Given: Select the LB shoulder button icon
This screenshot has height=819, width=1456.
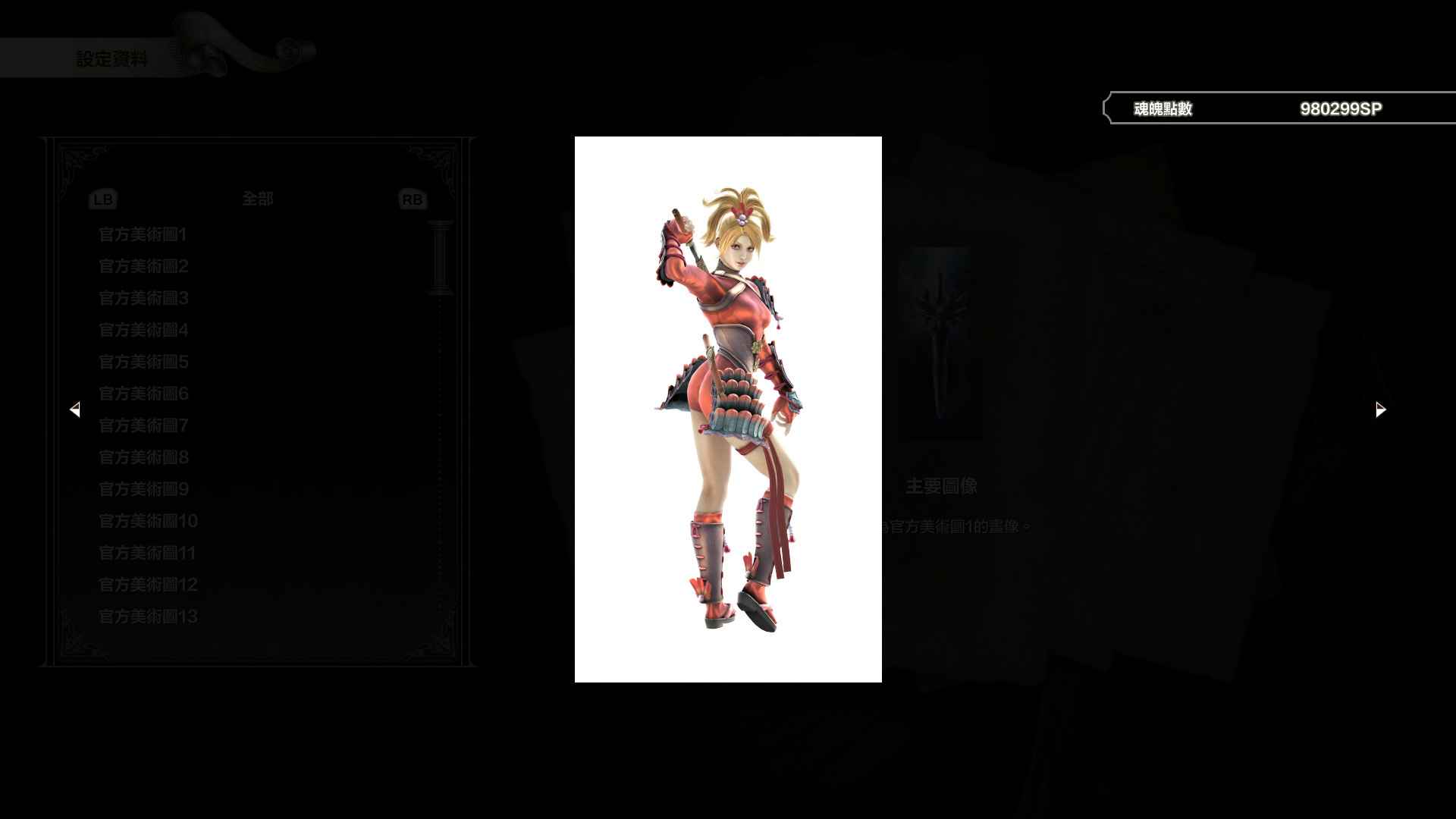Looking at the screenshot, I should 102,199.
